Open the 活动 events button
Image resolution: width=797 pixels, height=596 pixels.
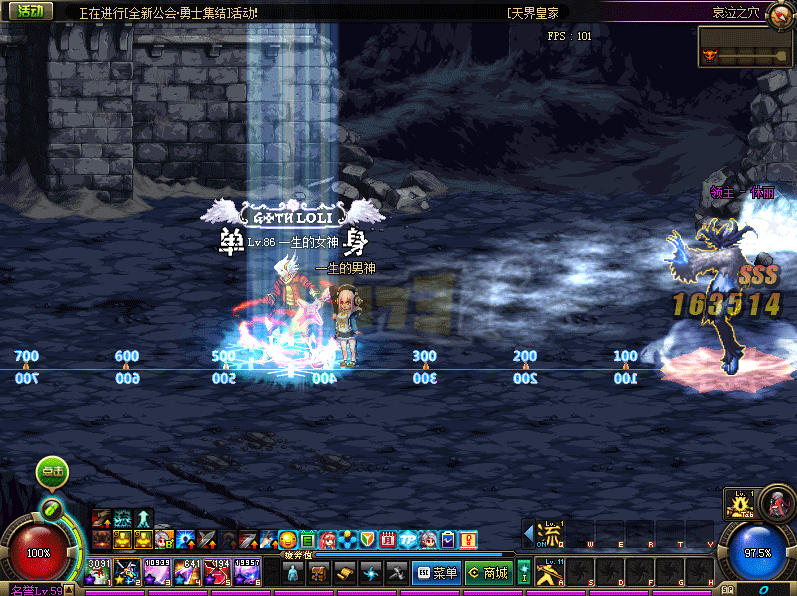click(x=30, y=12)
